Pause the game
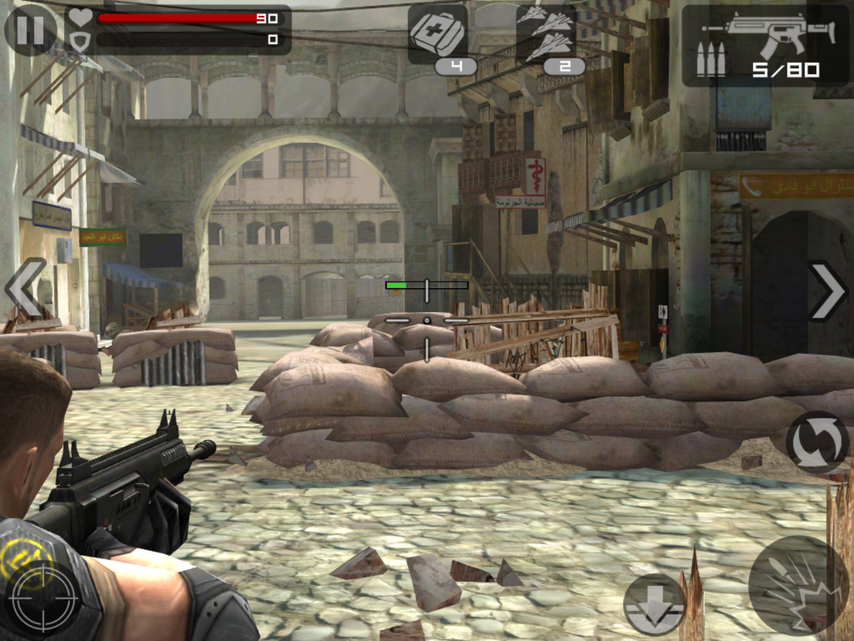 30,30
